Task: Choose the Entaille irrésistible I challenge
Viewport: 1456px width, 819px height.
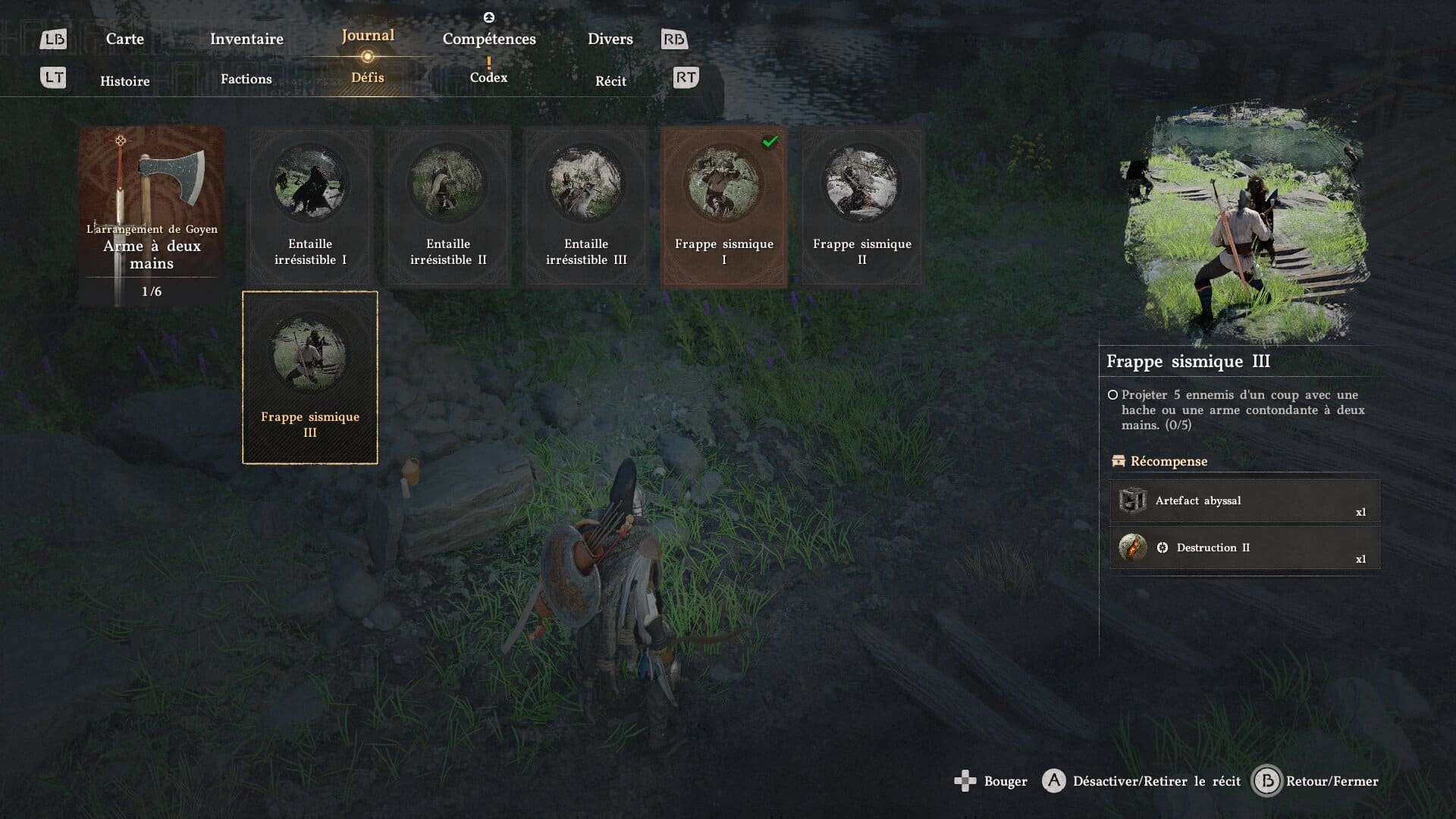Action: pos(310,206)
